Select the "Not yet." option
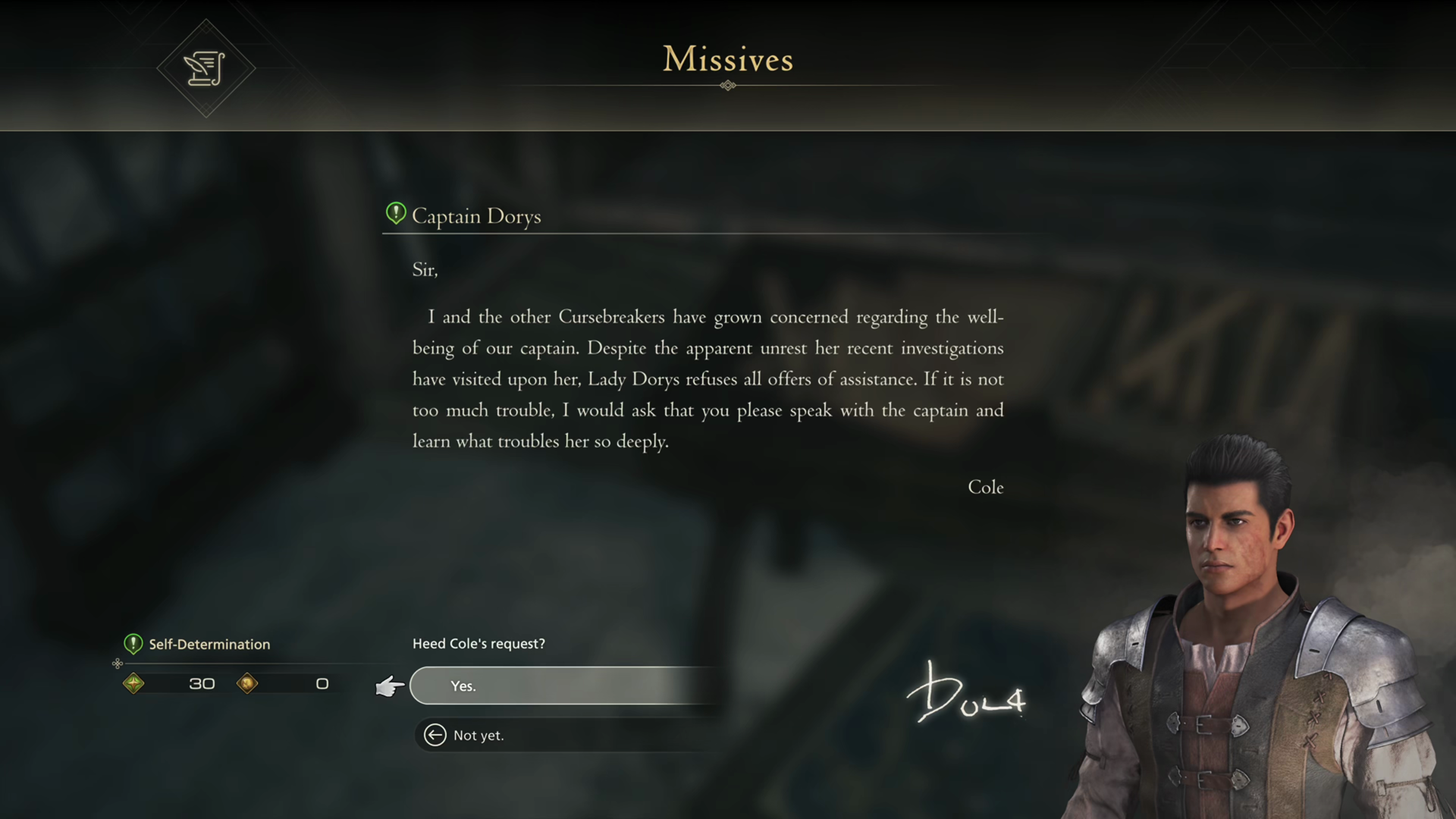The height and width of the screenshot is (819, 1456). 479,735
